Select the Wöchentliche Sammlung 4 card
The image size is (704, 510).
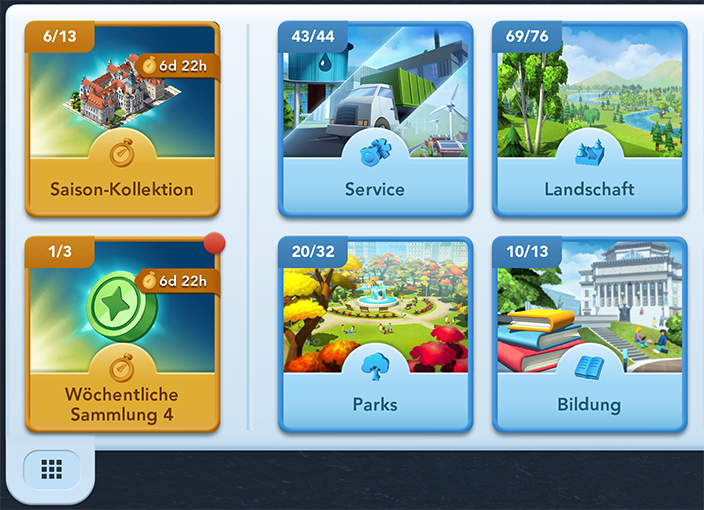[123, 335]
